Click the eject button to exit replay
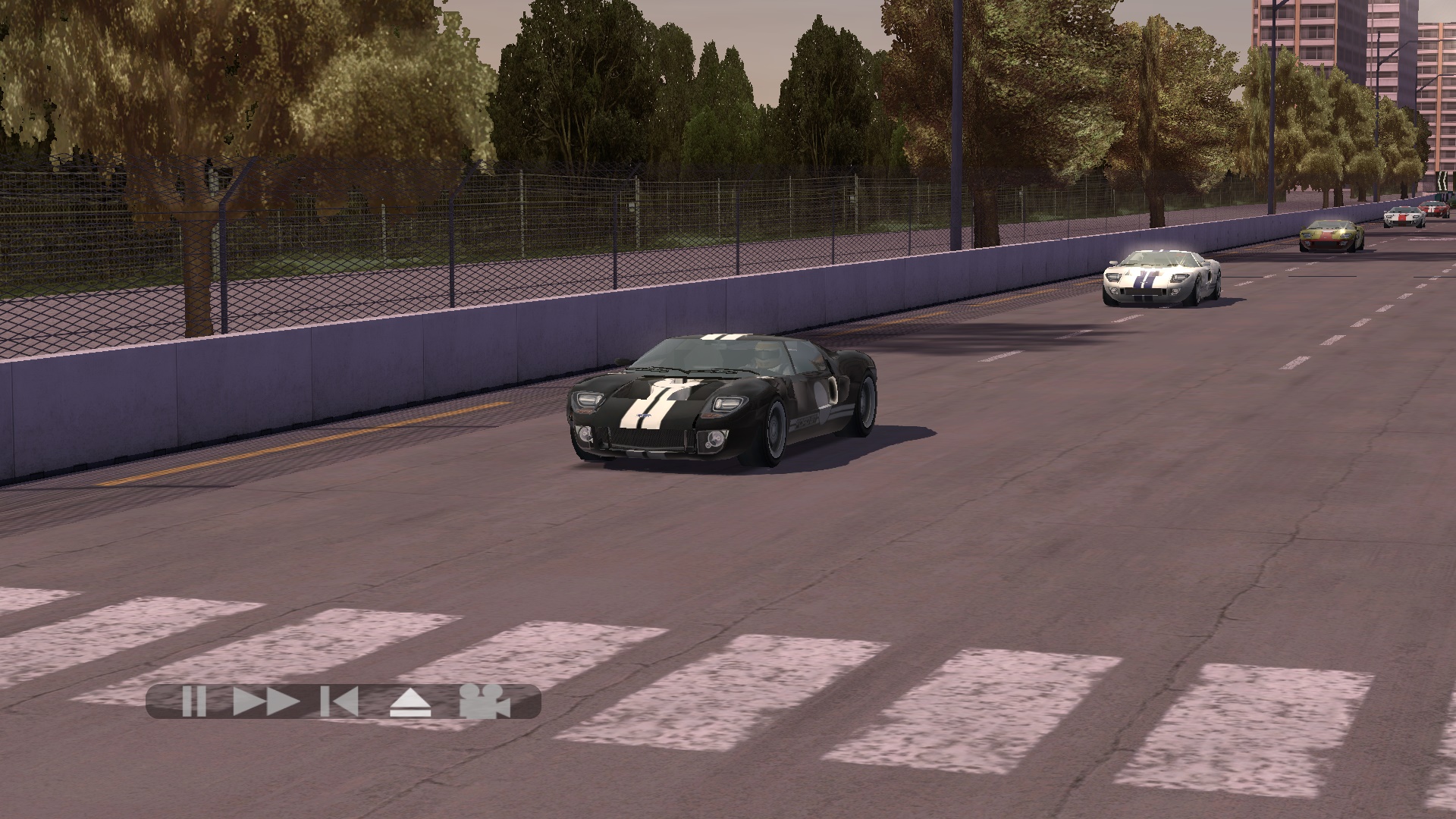The width and height of the screenshot is (1456, 819). [410, 702]
